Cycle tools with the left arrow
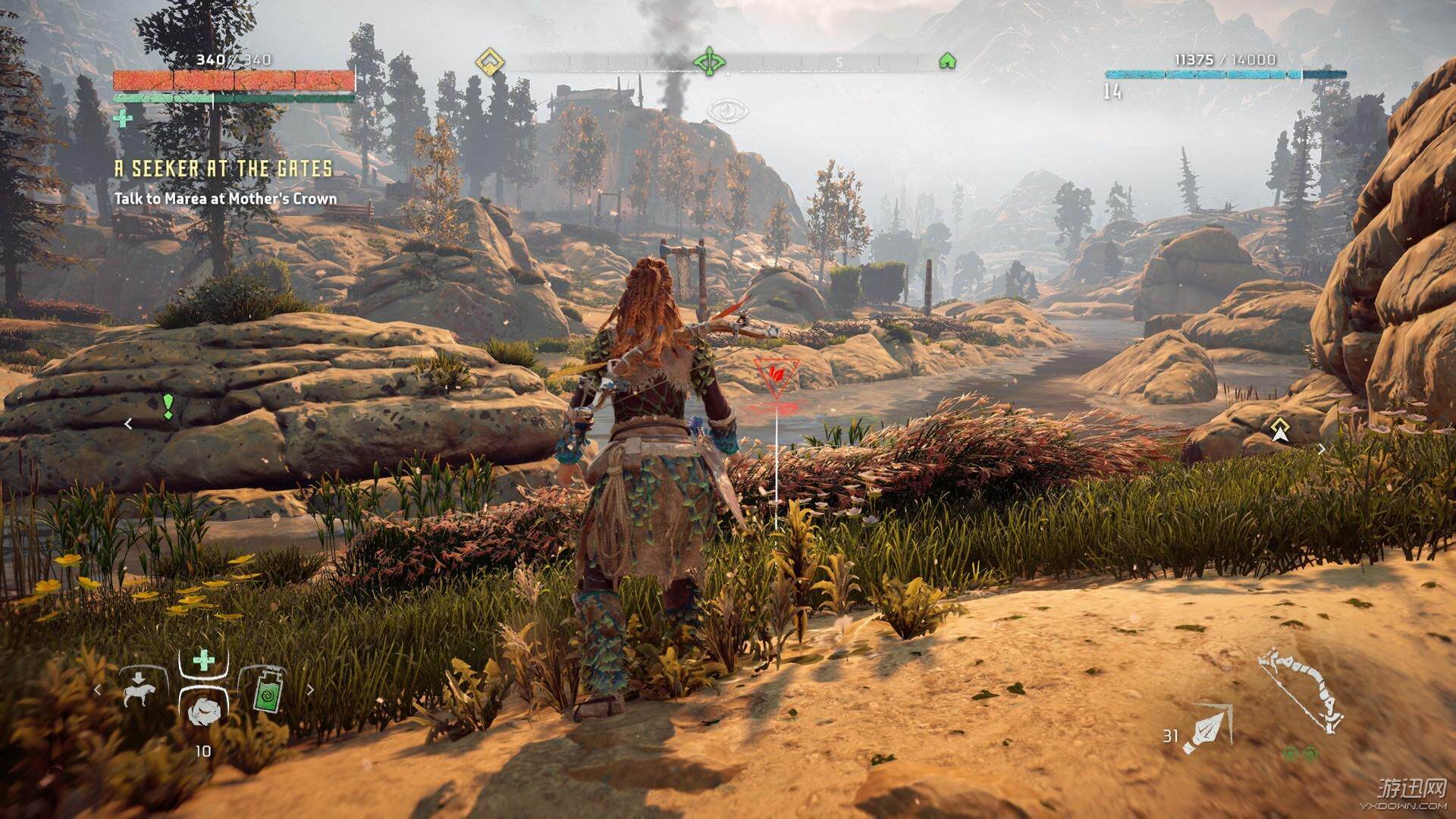This screenshot has width=1456, height=819. click(97, 691)
